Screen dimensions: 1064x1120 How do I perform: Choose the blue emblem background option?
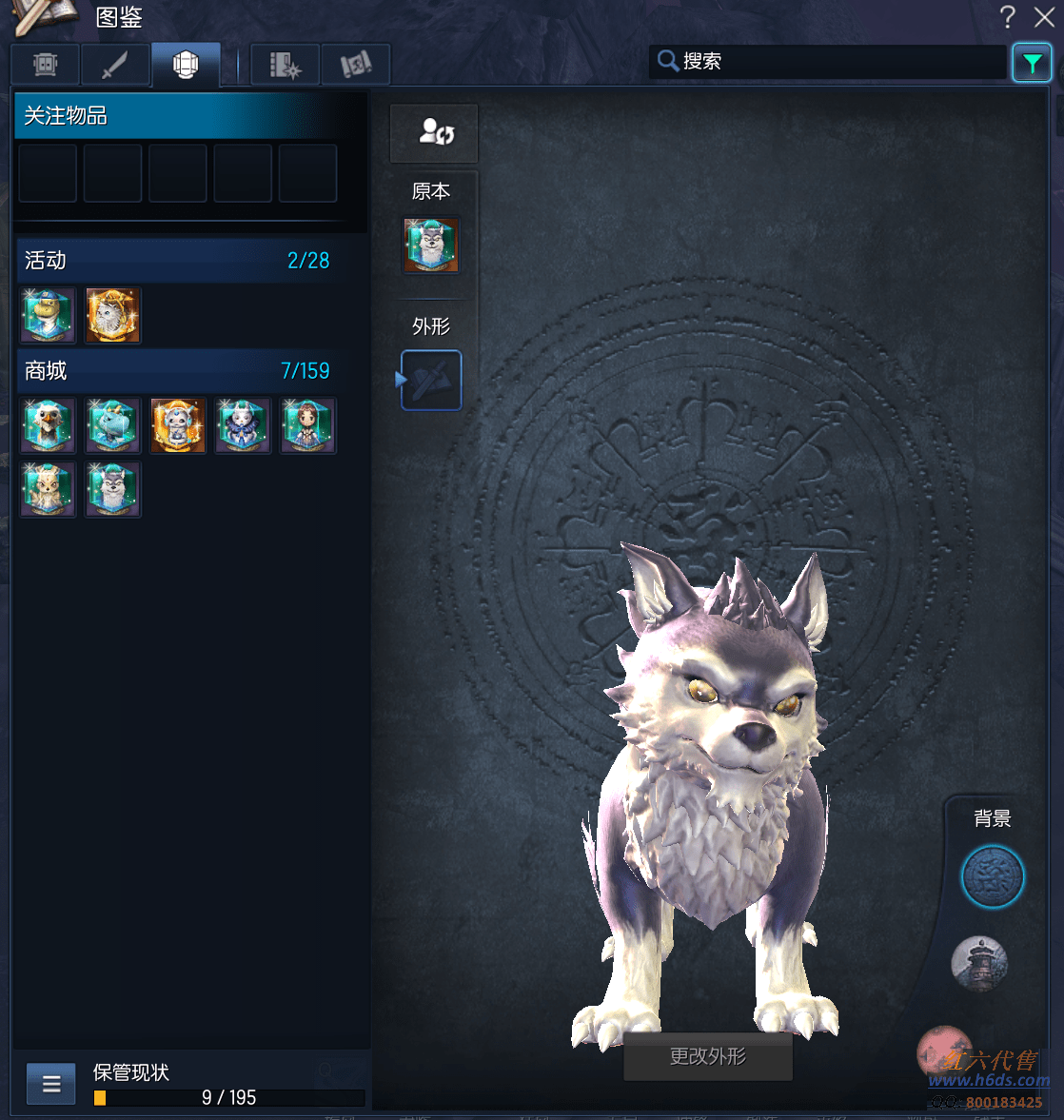992,876
